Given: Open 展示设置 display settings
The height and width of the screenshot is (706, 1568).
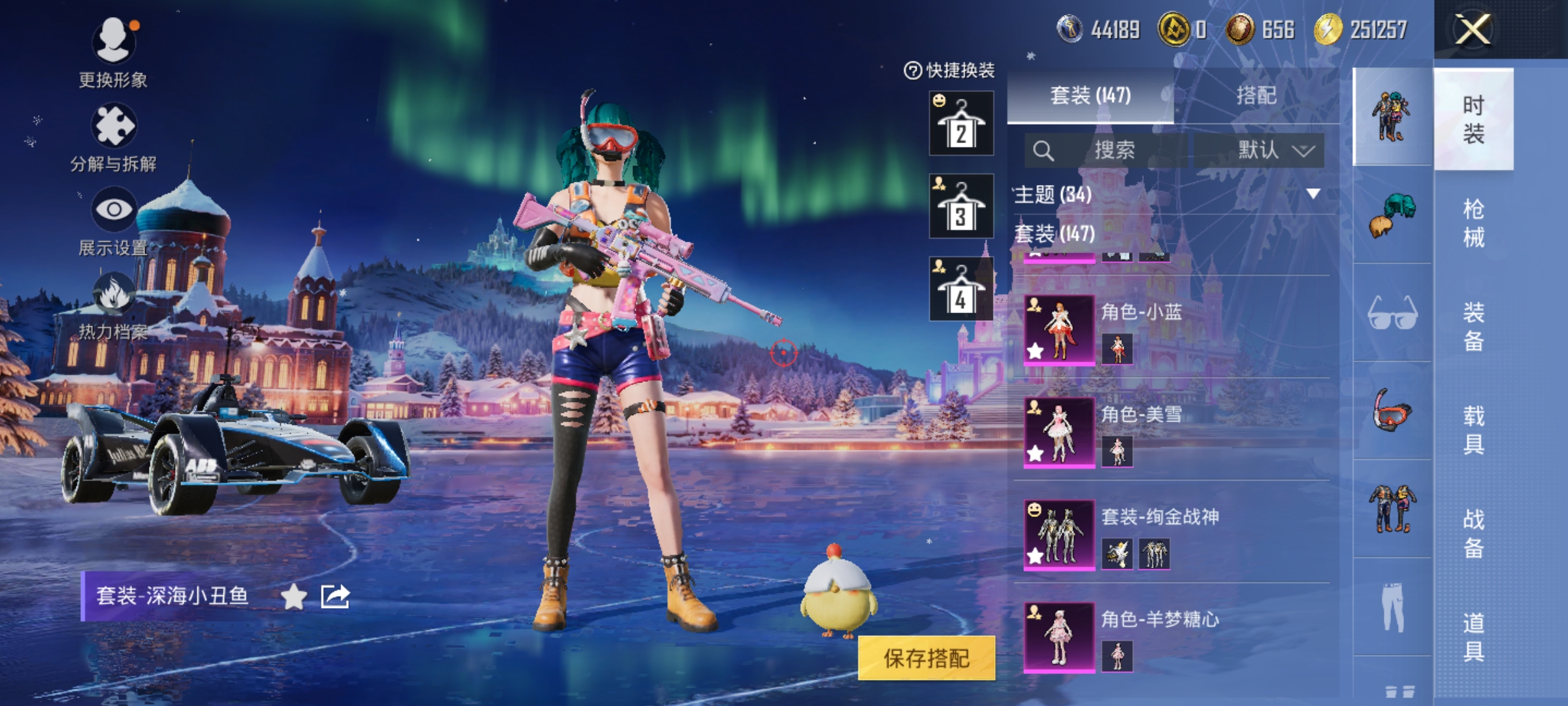Looking at the screenshot, I should point(114,209).
